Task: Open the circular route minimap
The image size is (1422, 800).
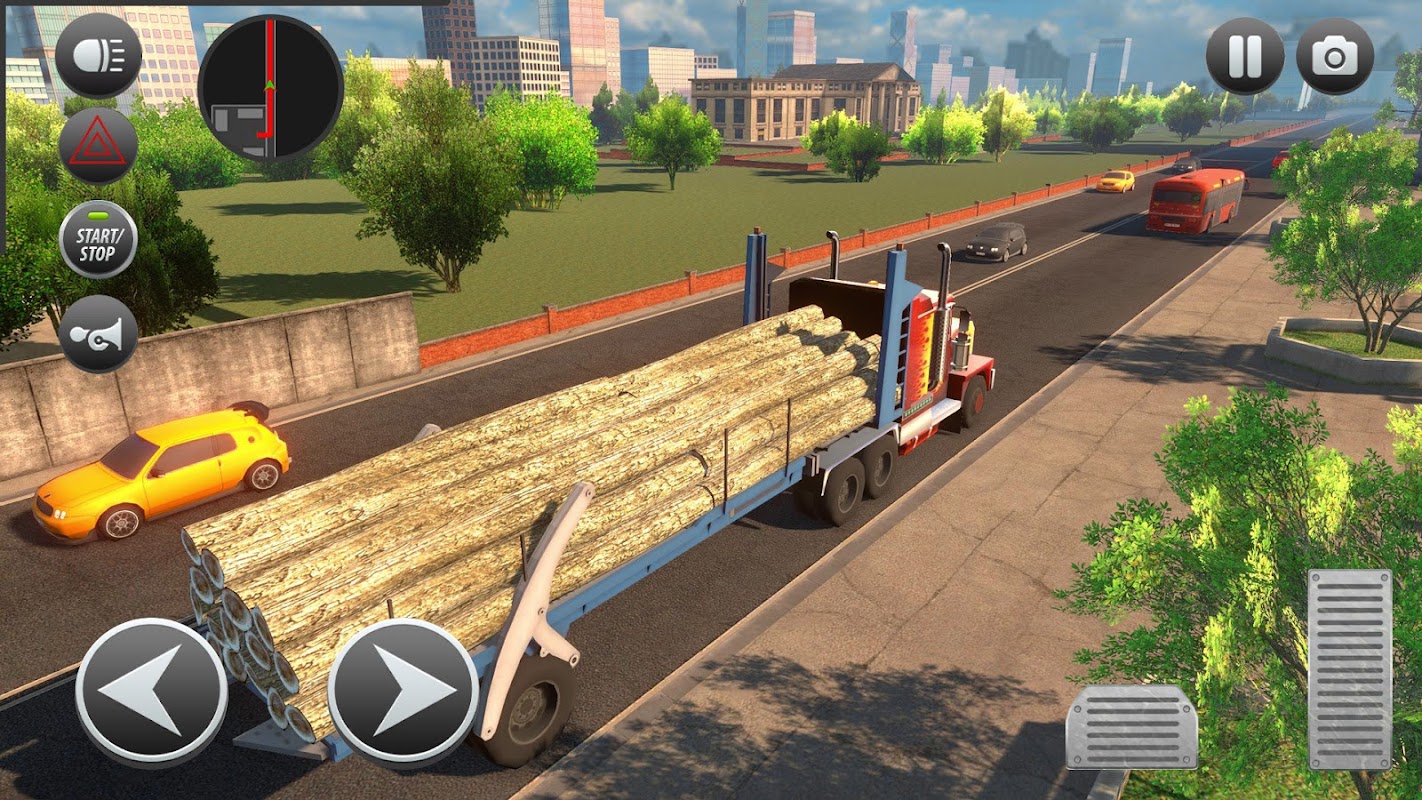Action: [x=270, y=88]
